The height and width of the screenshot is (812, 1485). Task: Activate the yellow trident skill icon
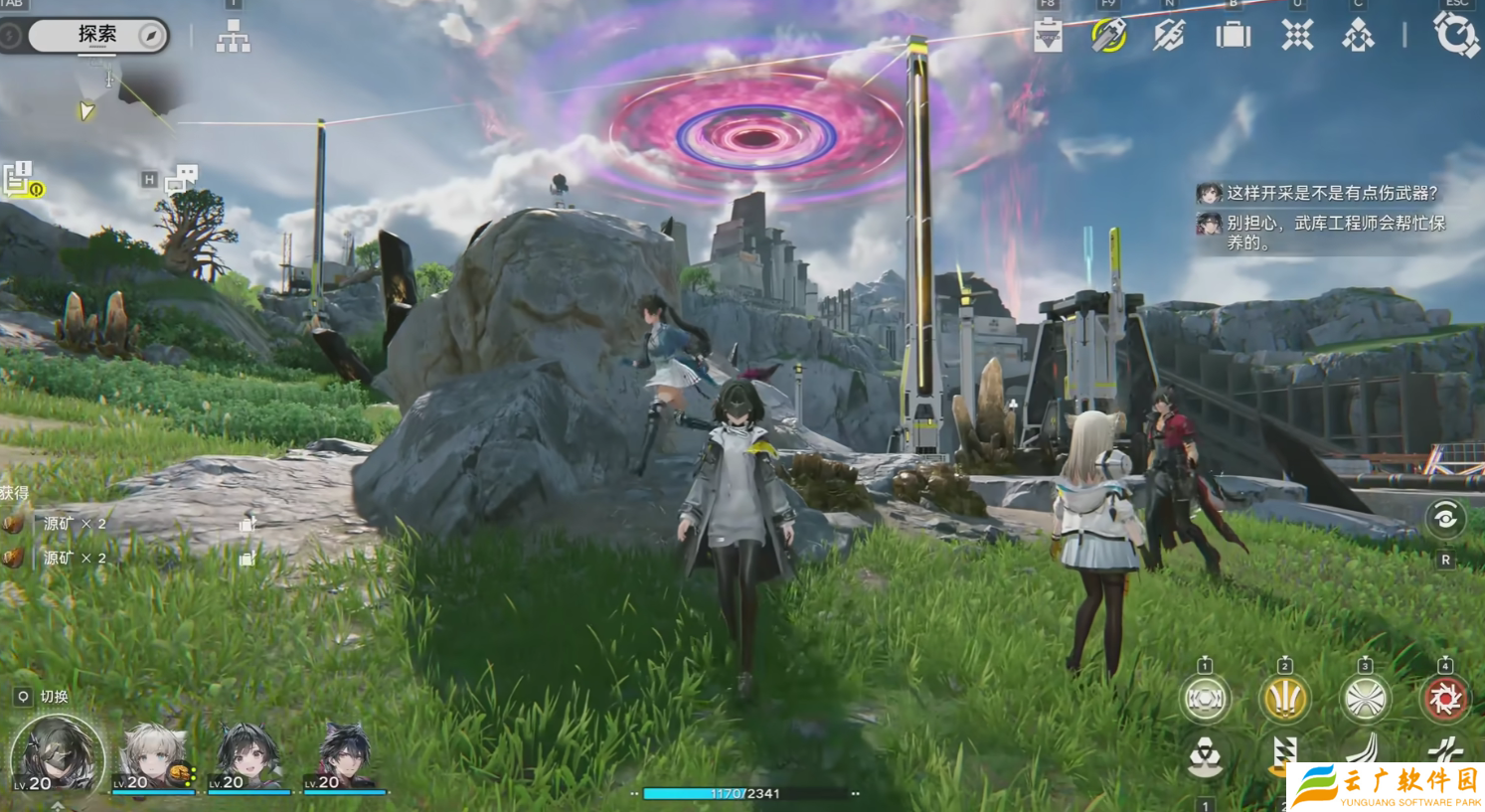(x=1284, y=700)
